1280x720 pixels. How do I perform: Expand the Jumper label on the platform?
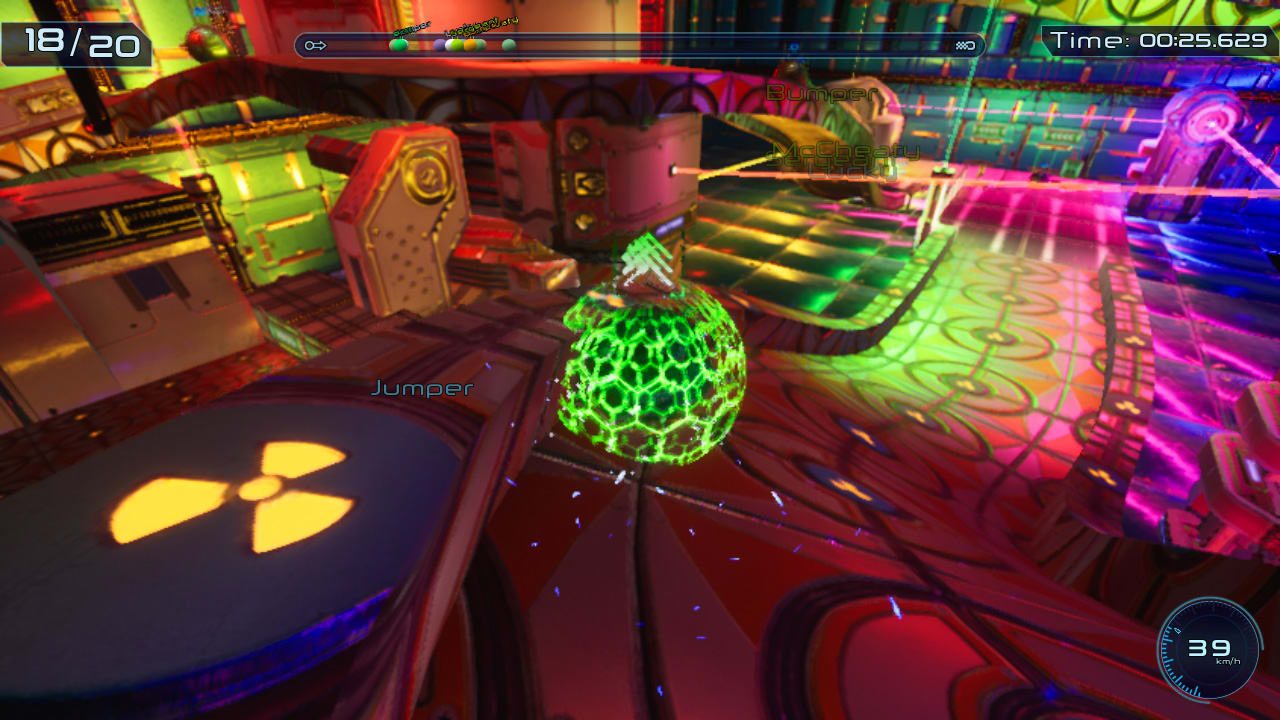coord(421,388)
